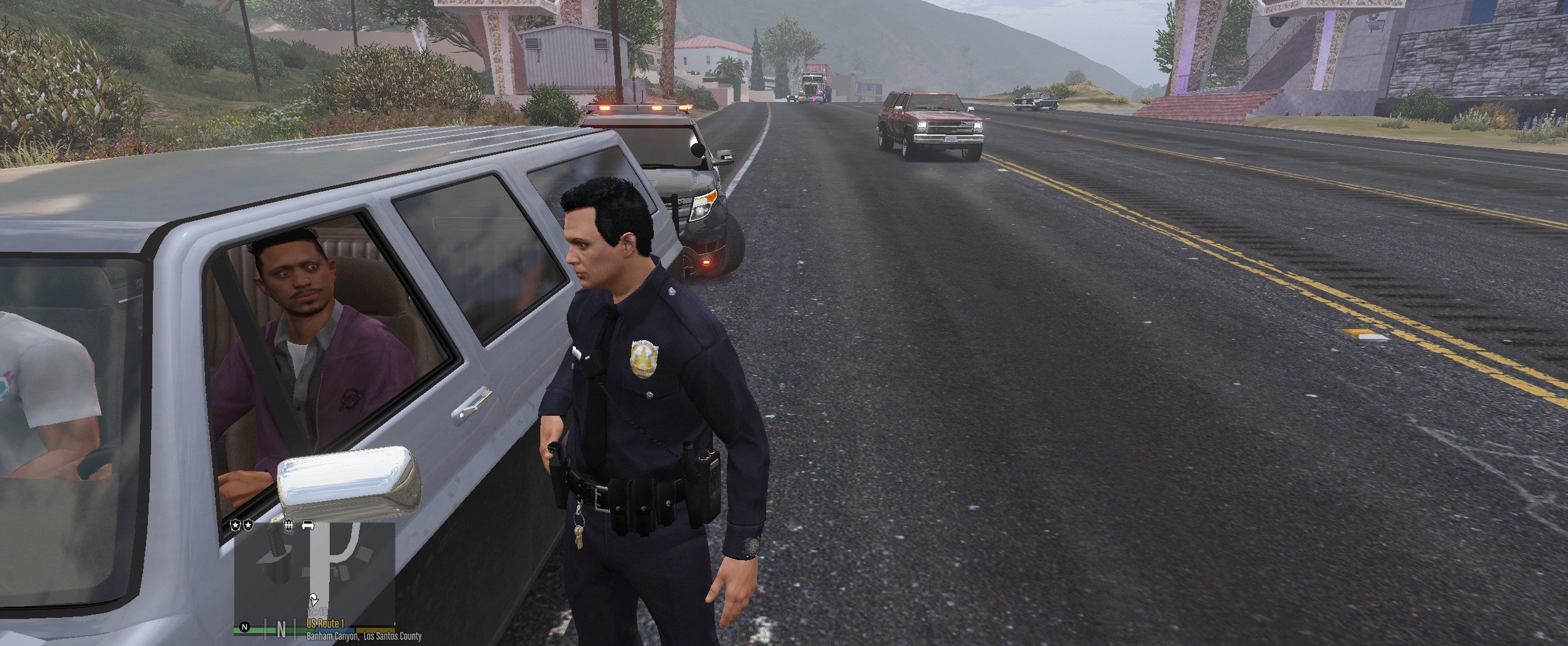Click the gear shifter icon above the minimap
The width and height of the screenshot is (1568, 646).
[x=289, y=526]
